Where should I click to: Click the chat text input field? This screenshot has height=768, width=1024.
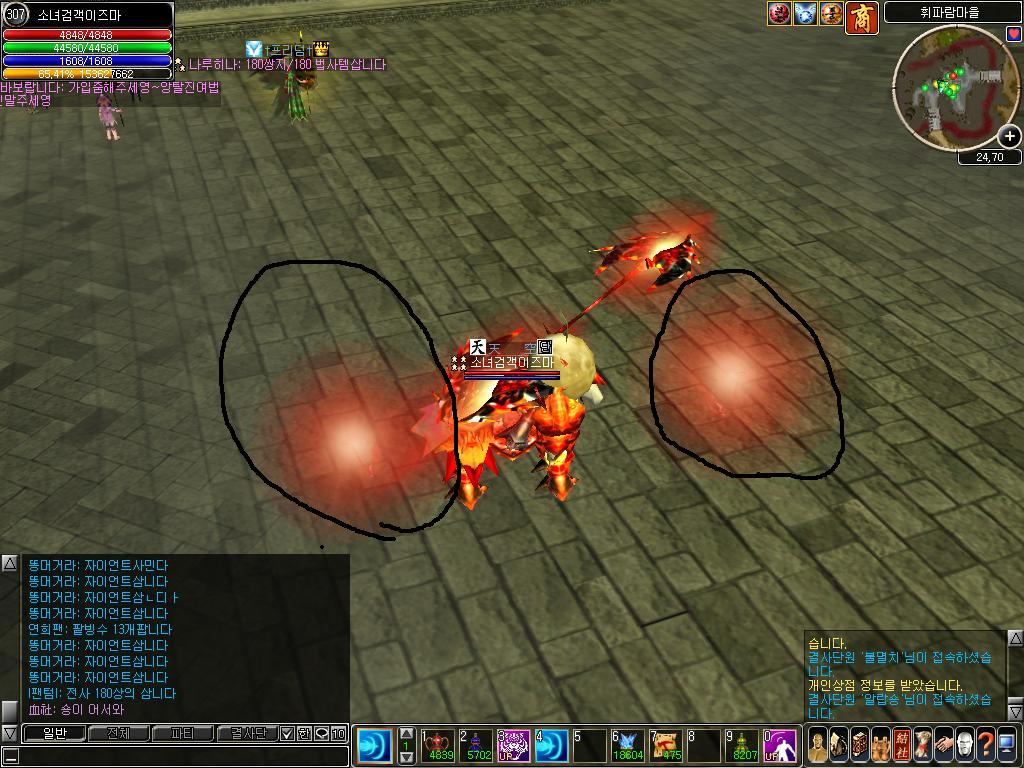180,756
